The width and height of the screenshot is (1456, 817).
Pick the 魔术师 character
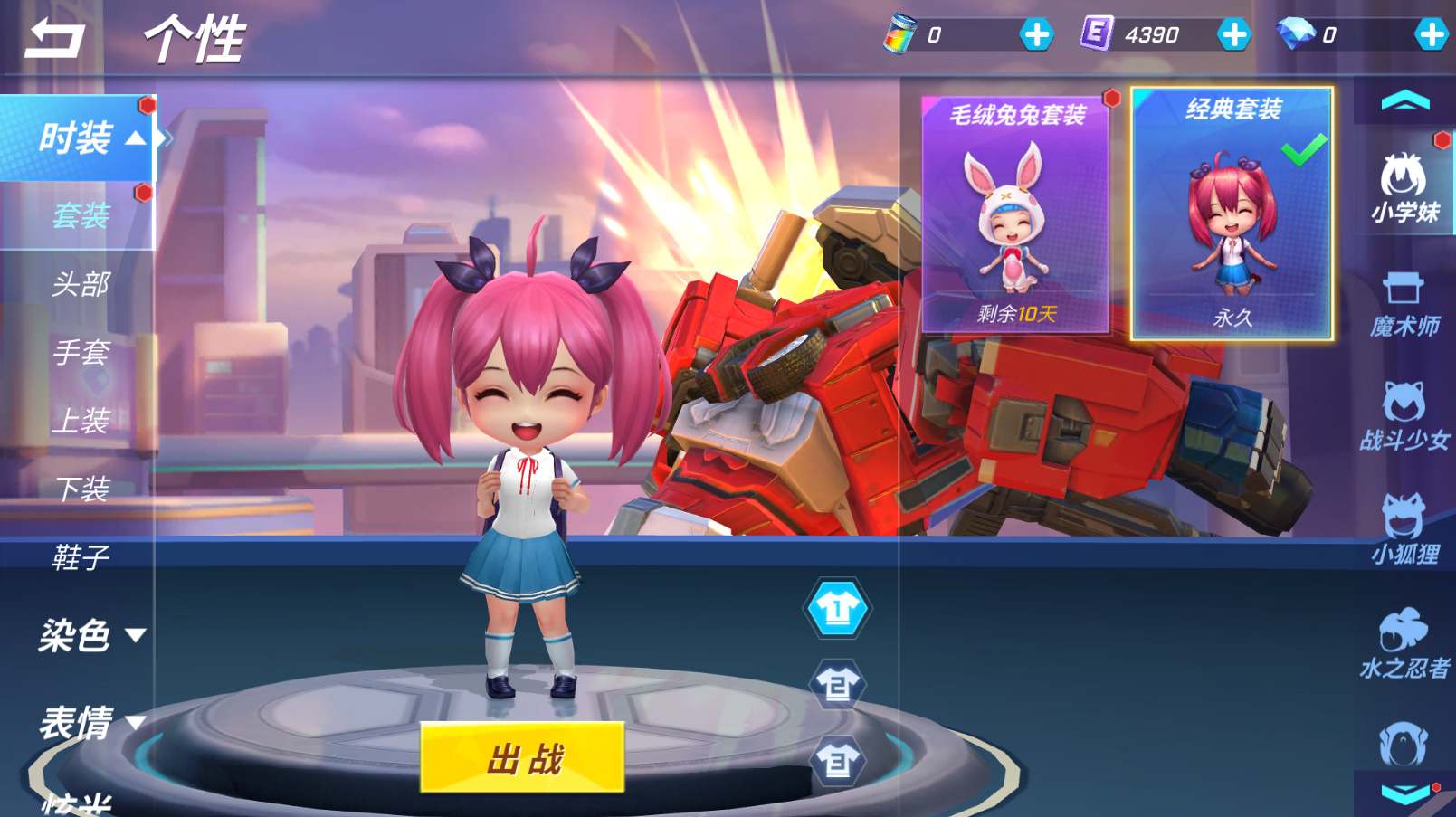[1404, 304]
